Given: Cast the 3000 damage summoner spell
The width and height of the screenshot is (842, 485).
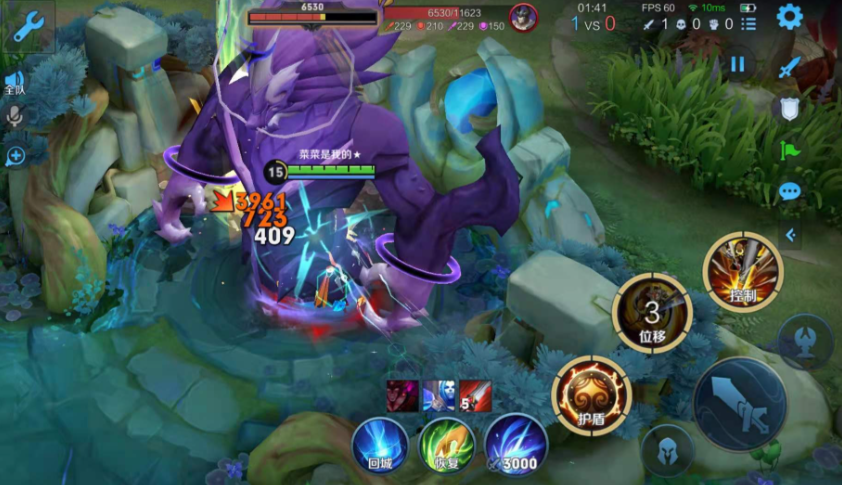Looking at the screenshot, I should [x=516, y=444].
